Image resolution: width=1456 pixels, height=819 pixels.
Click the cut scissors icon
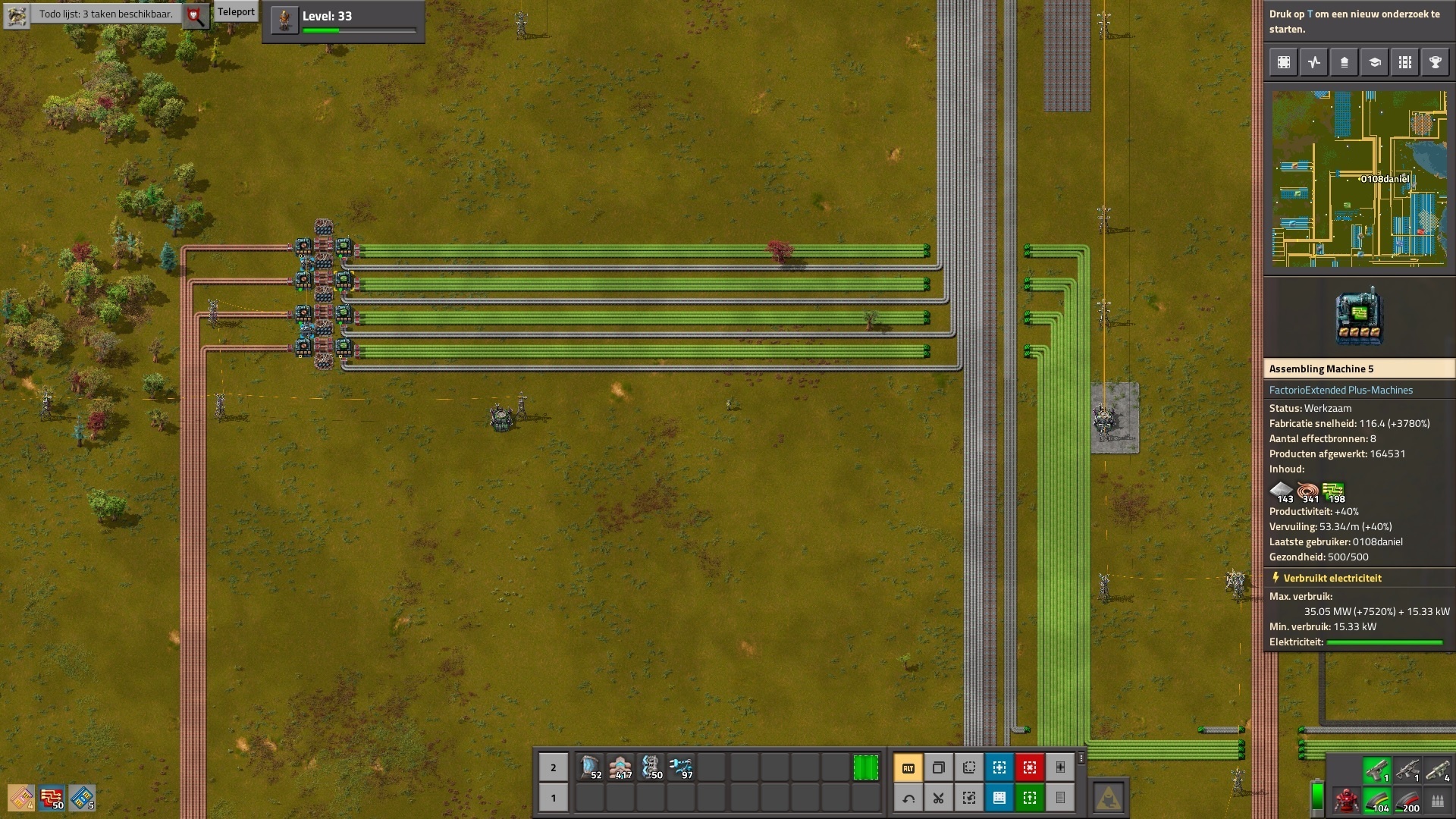coord(939,798)
